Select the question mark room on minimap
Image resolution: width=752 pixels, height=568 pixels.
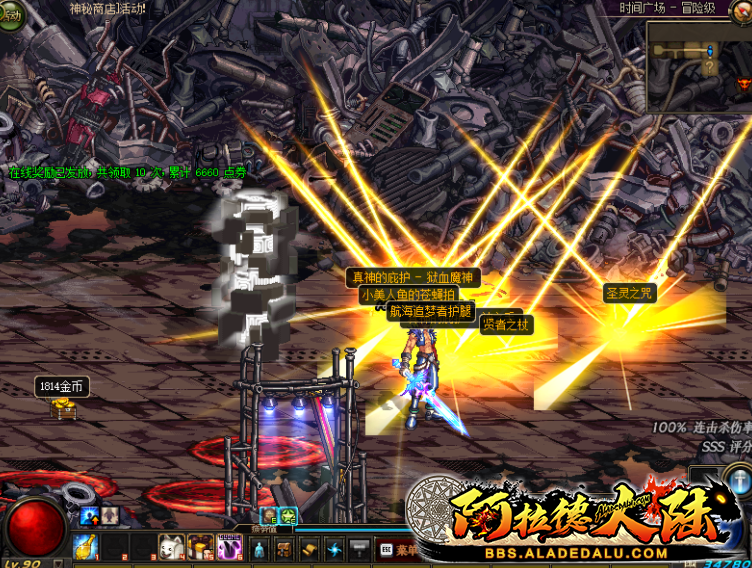click(x=710, y=68)
